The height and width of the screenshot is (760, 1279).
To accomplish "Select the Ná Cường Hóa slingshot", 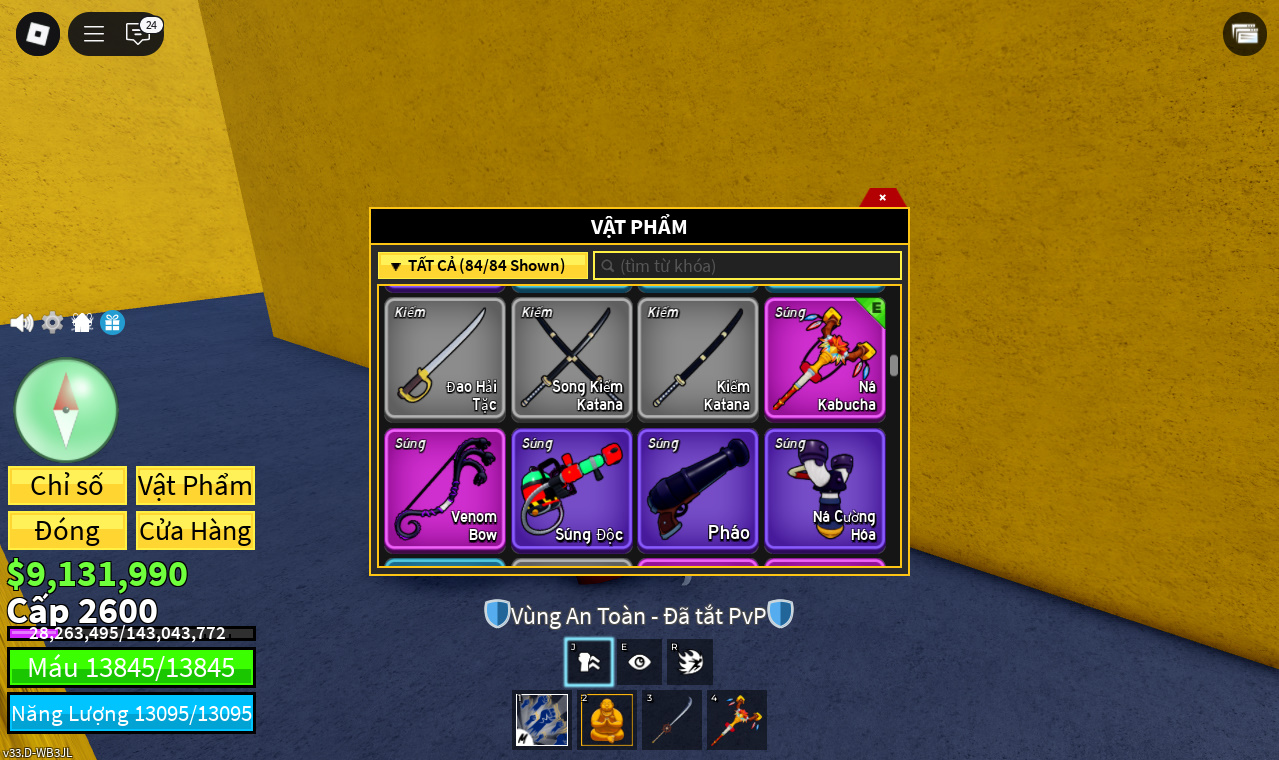I will [825, 489].
